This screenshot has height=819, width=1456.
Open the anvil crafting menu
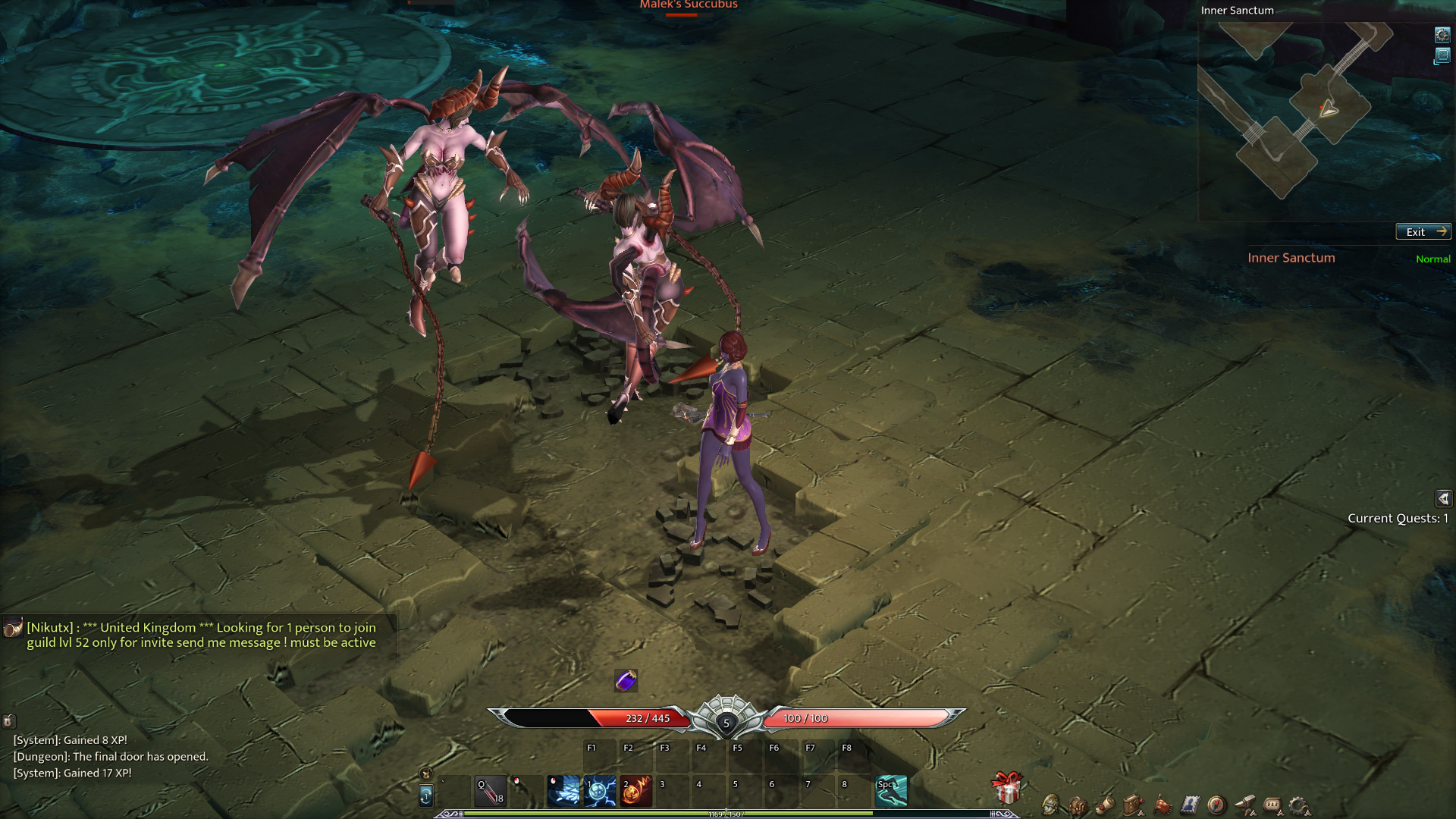pyautogui.click(x=1244, y=805)
